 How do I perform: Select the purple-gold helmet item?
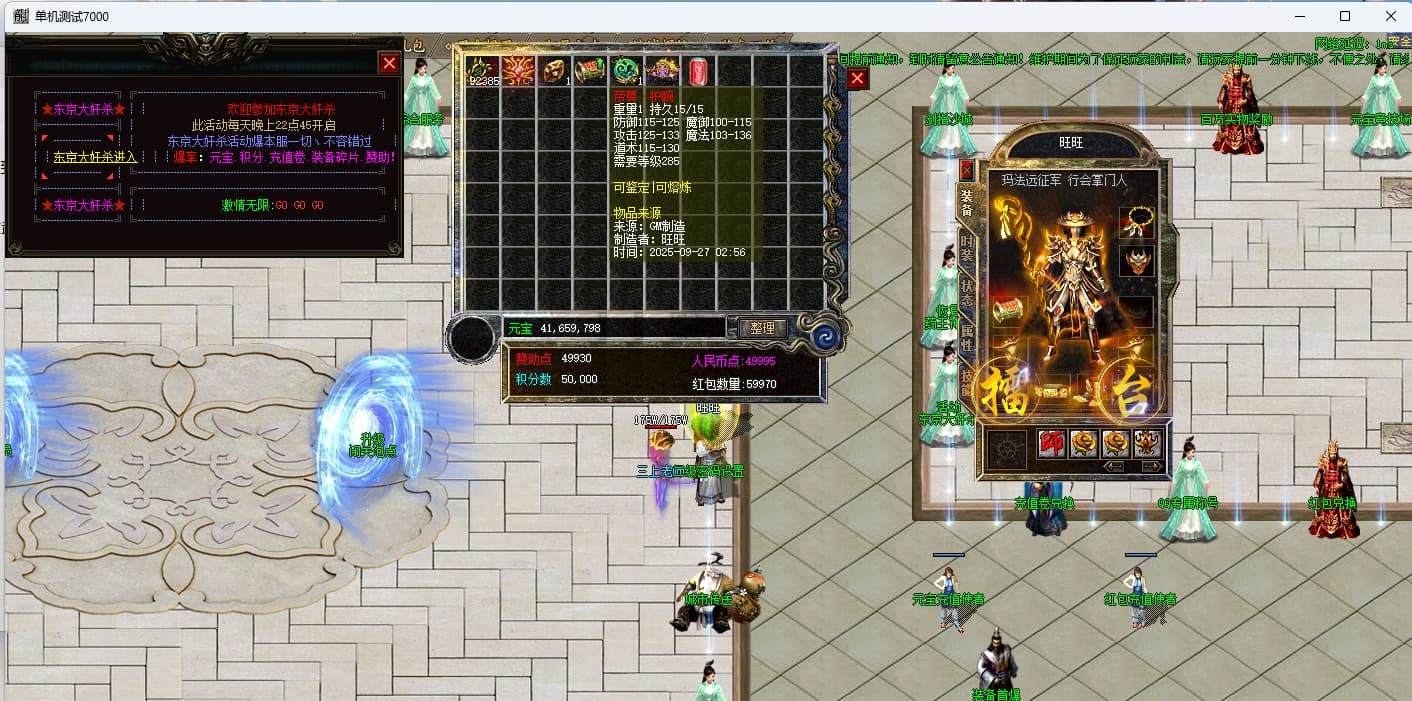[662, 71]
